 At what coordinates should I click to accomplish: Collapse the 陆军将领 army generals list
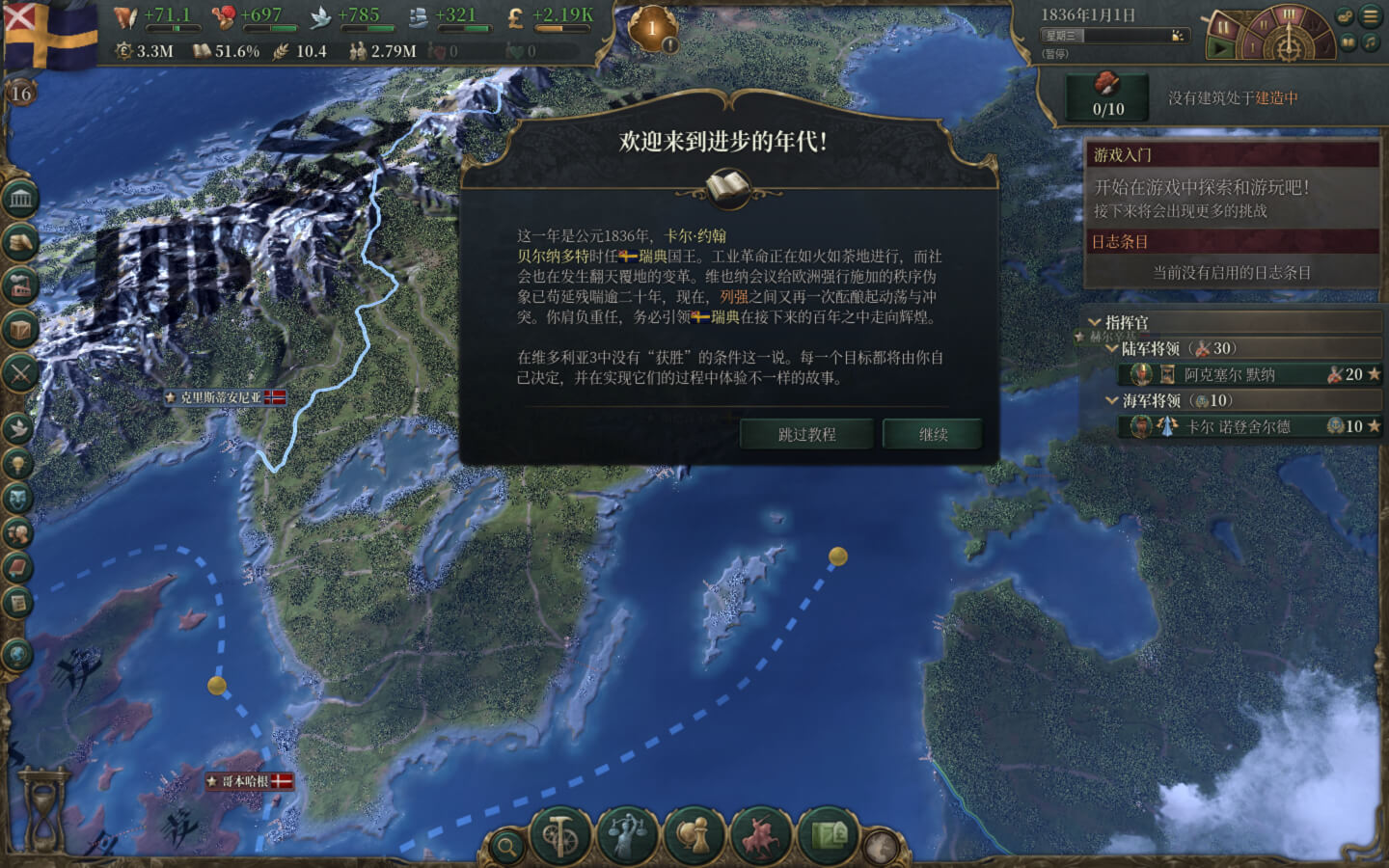click(1110, 348)
